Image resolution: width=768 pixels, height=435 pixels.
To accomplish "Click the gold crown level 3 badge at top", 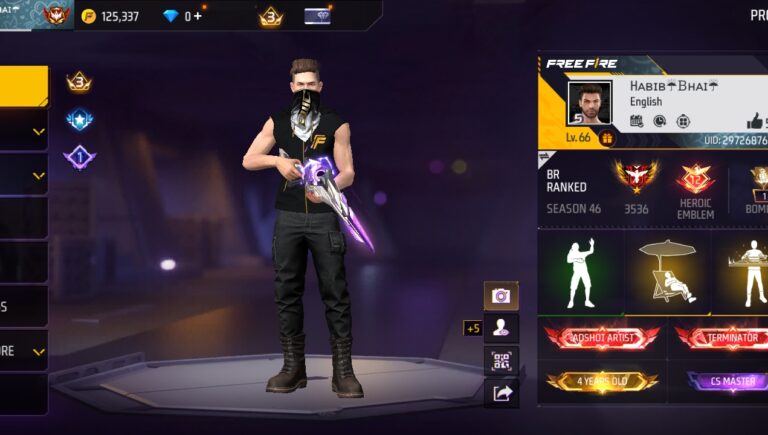I will coord(271,16).
